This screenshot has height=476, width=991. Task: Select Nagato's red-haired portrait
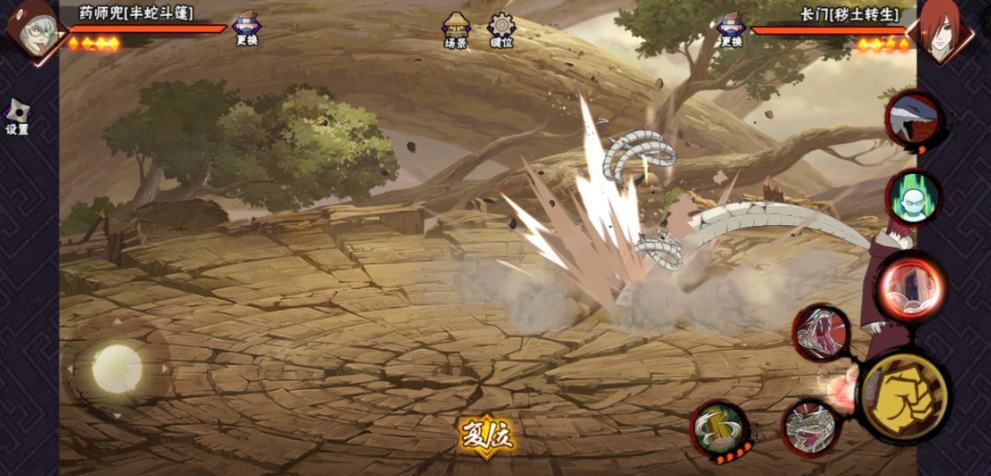942,29
